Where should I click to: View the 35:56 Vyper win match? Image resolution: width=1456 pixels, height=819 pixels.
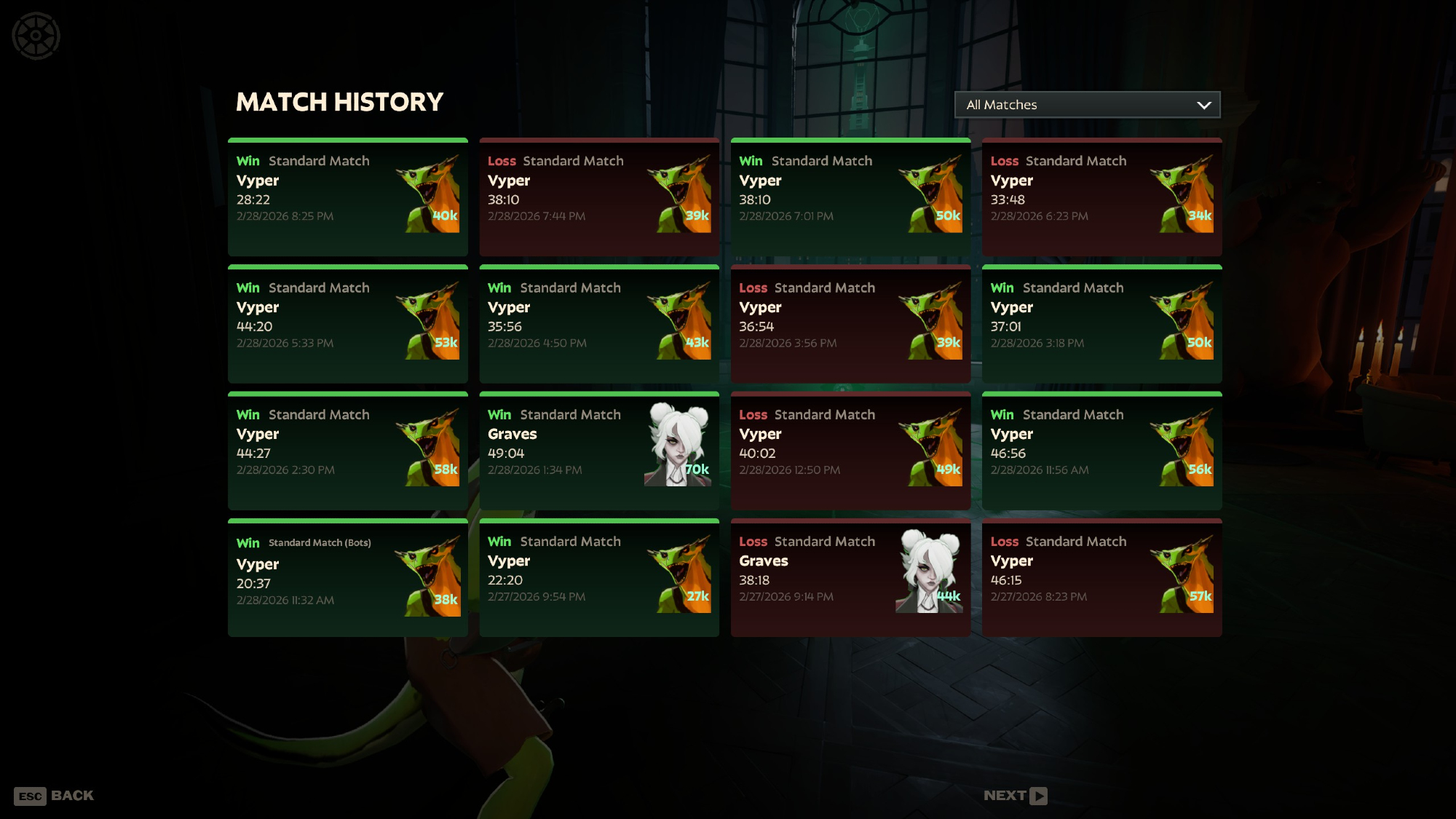click(598, 324)
